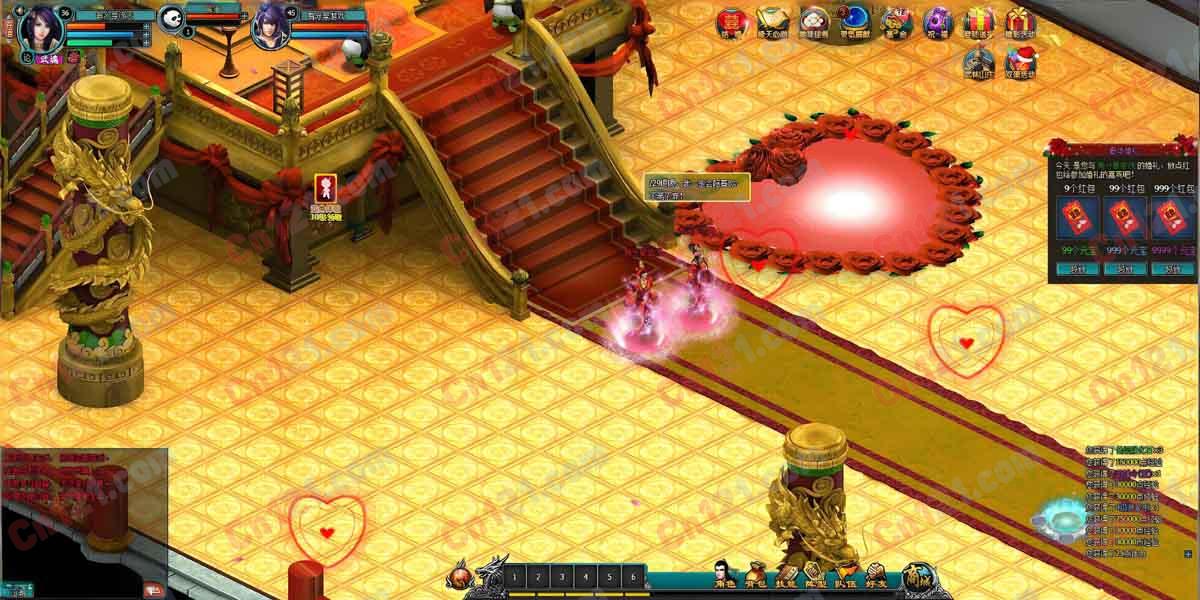
Task: Open the purple dice event icon
Action: tap(938, 21)
